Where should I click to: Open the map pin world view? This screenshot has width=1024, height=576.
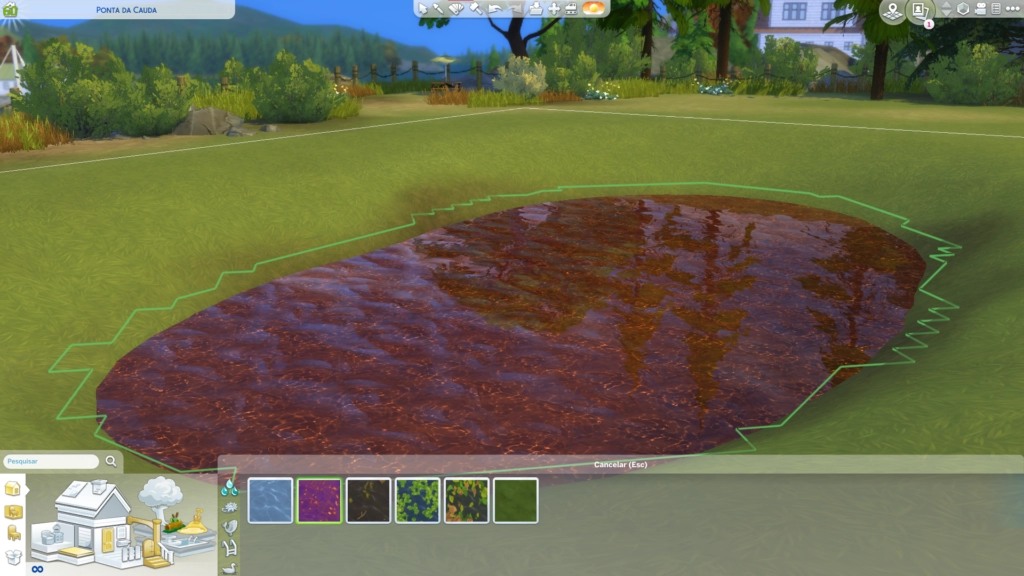click(x=892, y=10)
